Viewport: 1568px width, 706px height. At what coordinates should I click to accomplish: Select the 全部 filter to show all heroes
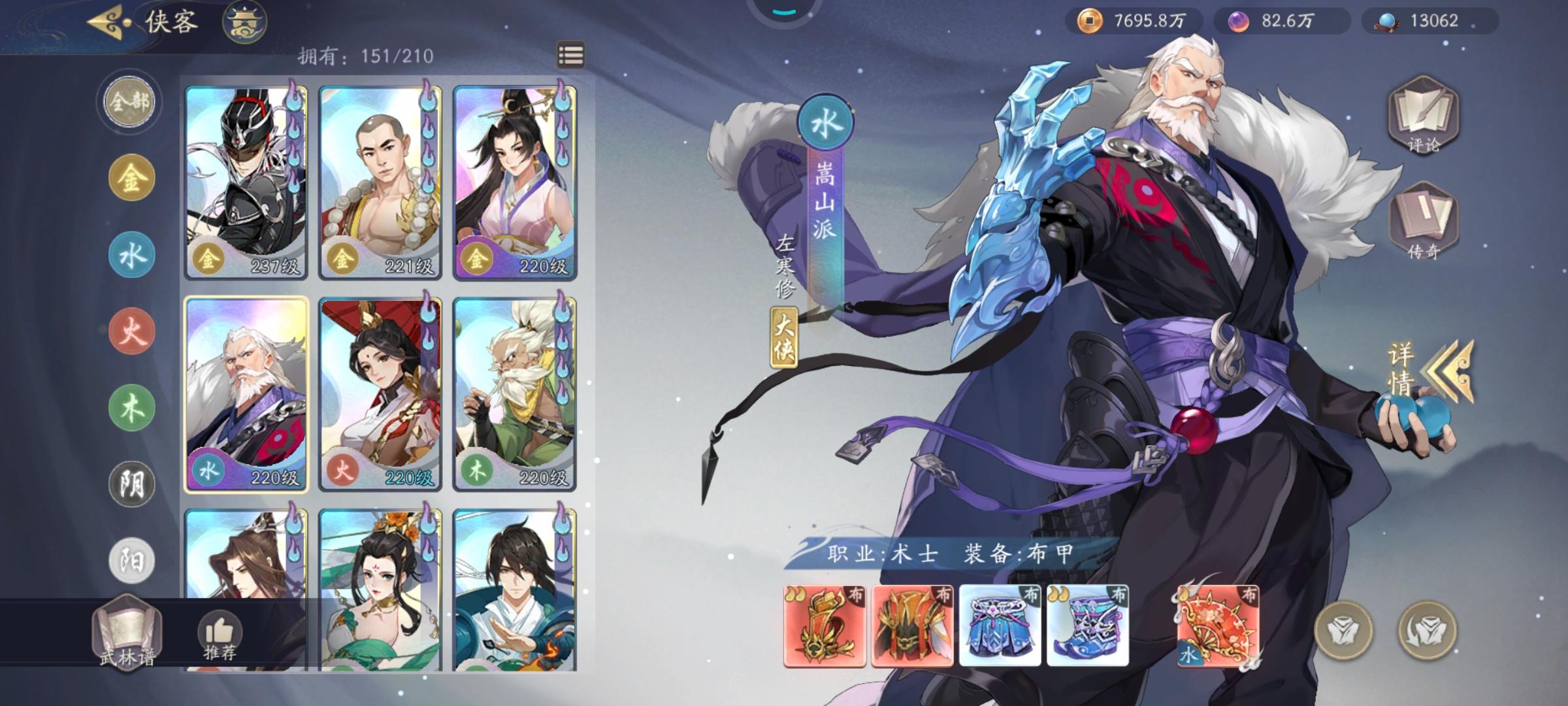pos(129,103)
